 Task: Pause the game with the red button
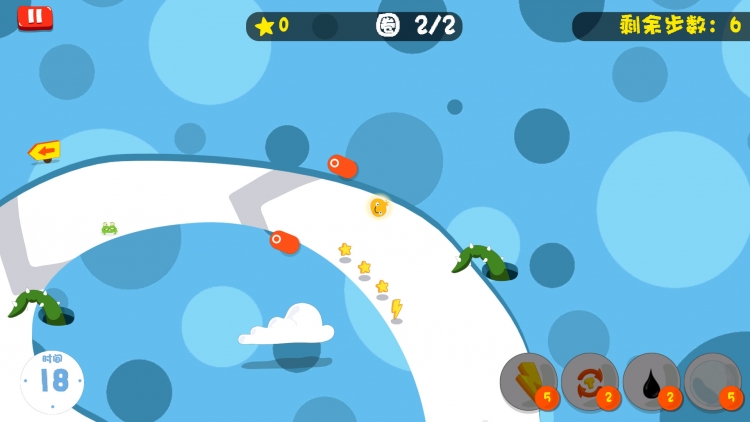point(35,17)
